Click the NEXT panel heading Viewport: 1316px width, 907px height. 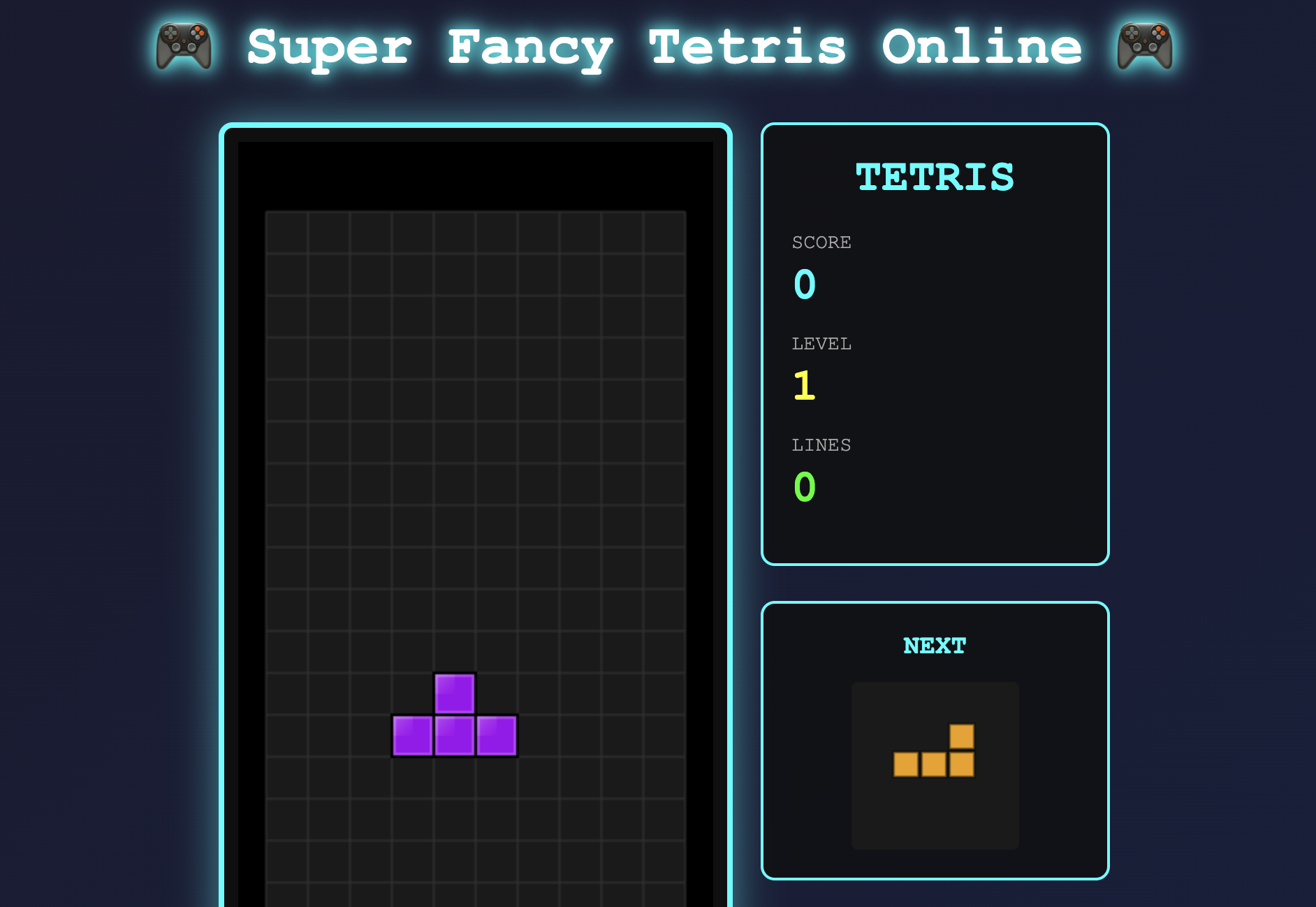935,646
